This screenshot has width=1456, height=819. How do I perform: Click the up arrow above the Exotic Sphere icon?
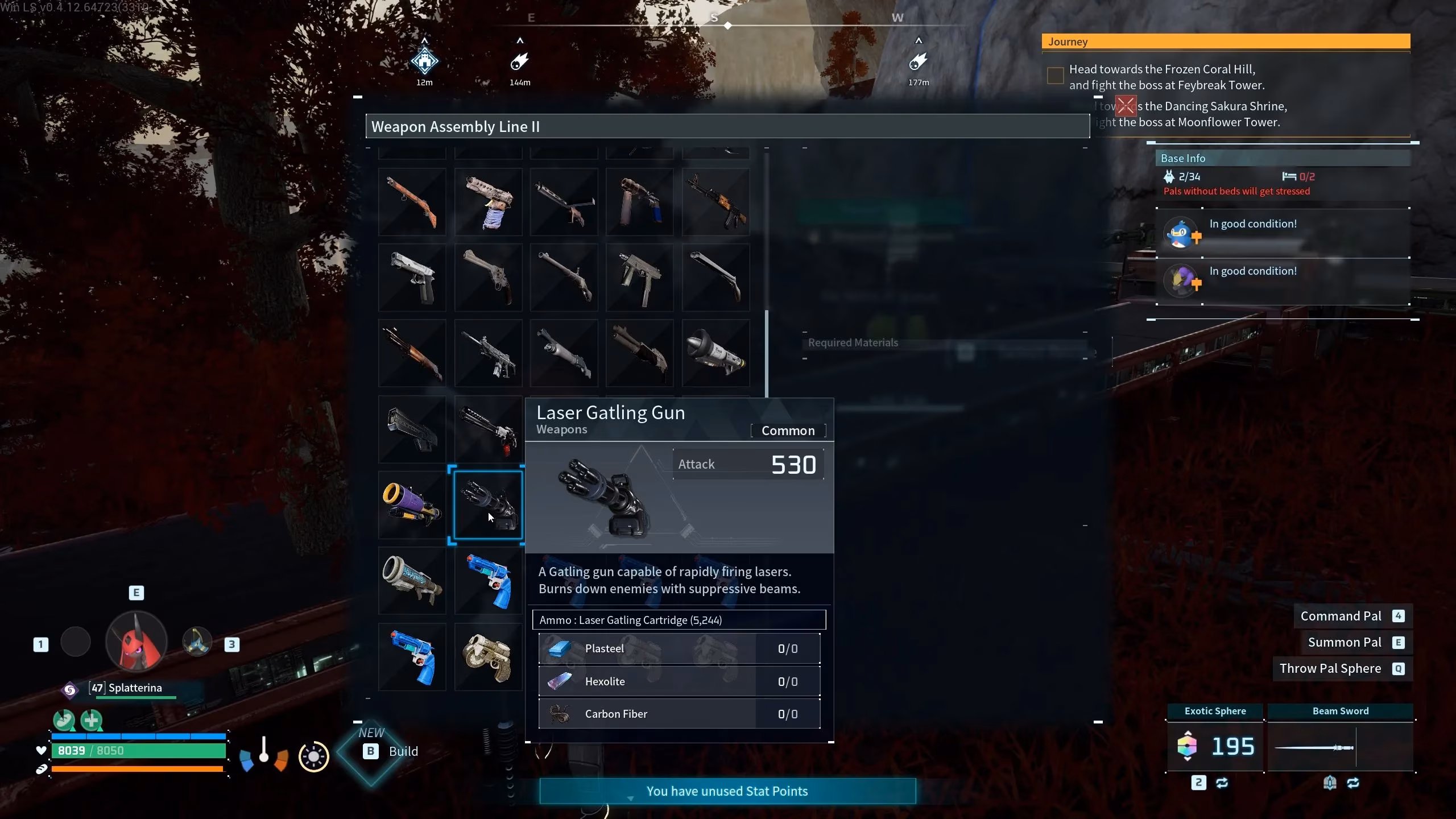(x=1188, y=733)
